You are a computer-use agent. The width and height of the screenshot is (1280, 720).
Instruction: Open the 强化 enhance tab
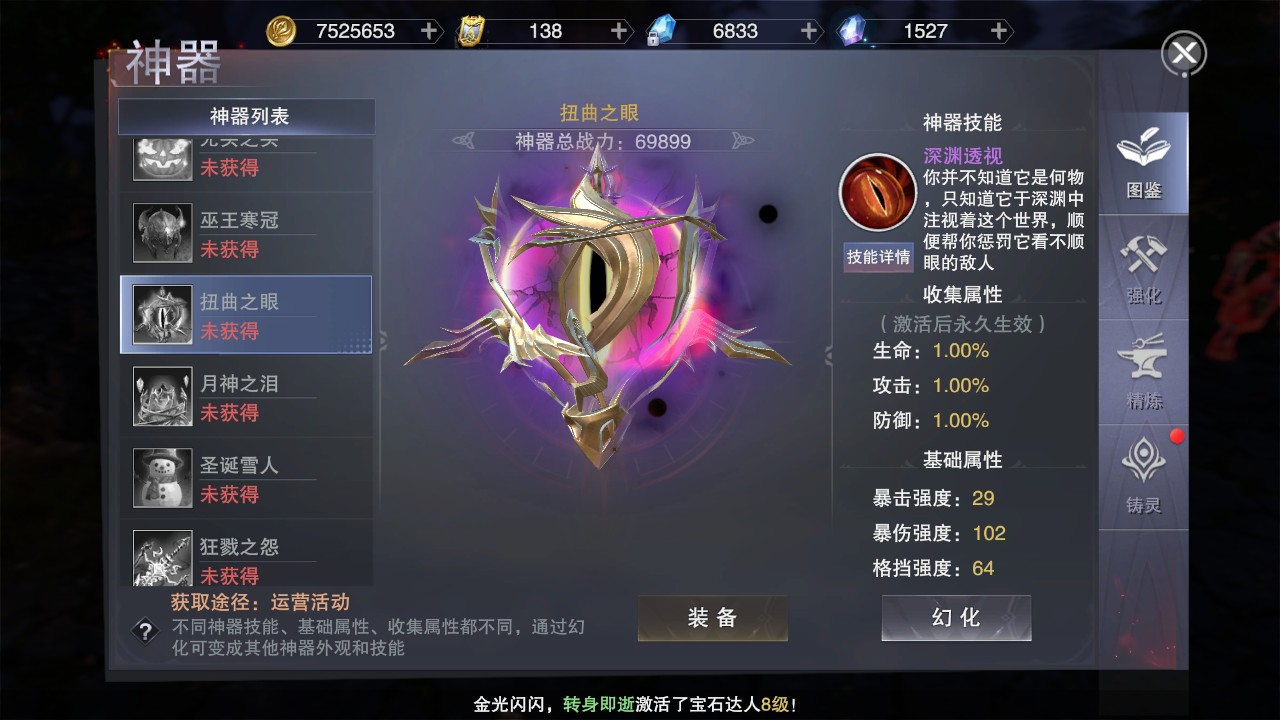point(1143,268)
